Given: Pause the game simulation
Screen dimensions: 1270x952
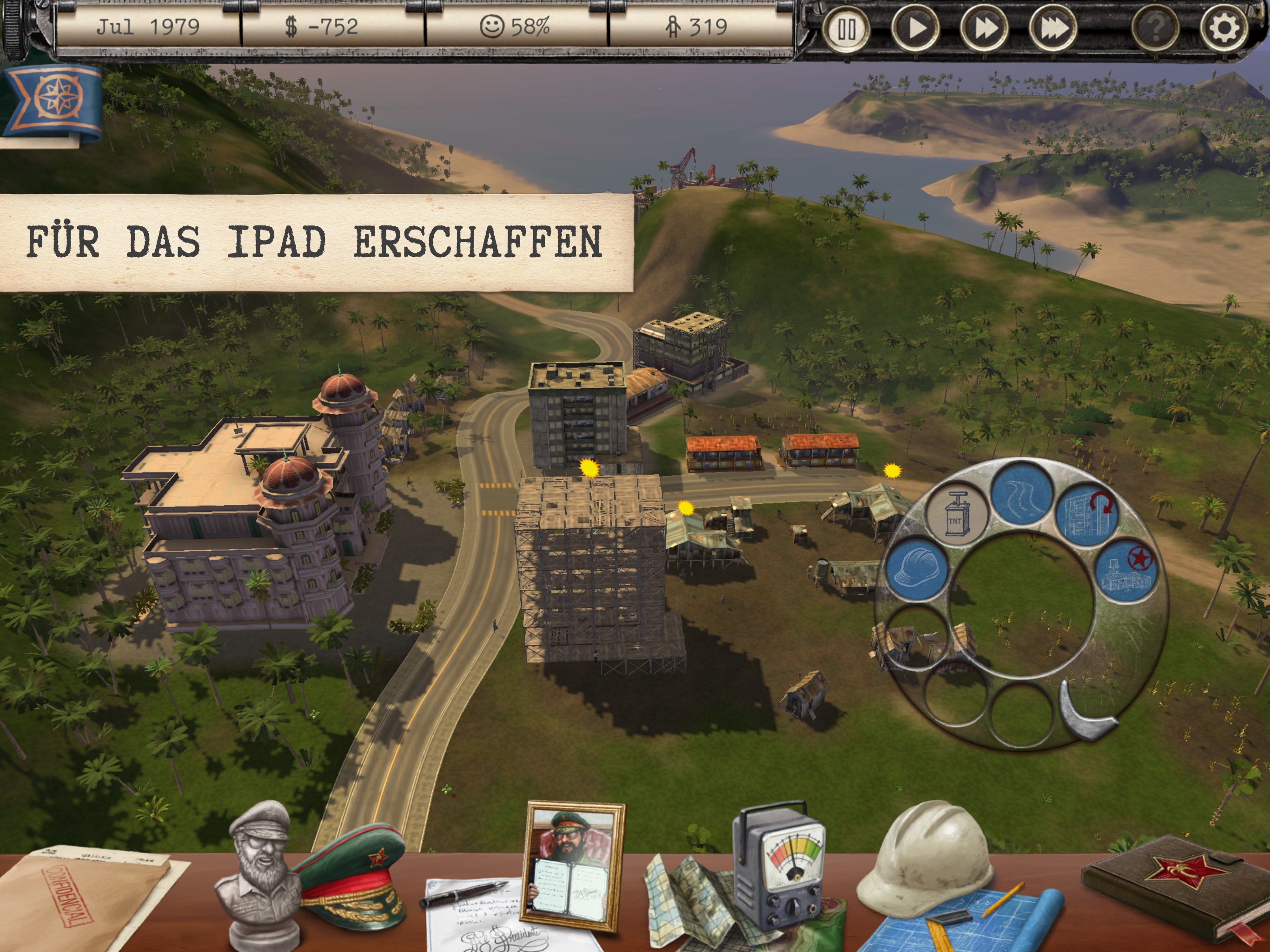Looking at the screenshot, I should (847, 29).
